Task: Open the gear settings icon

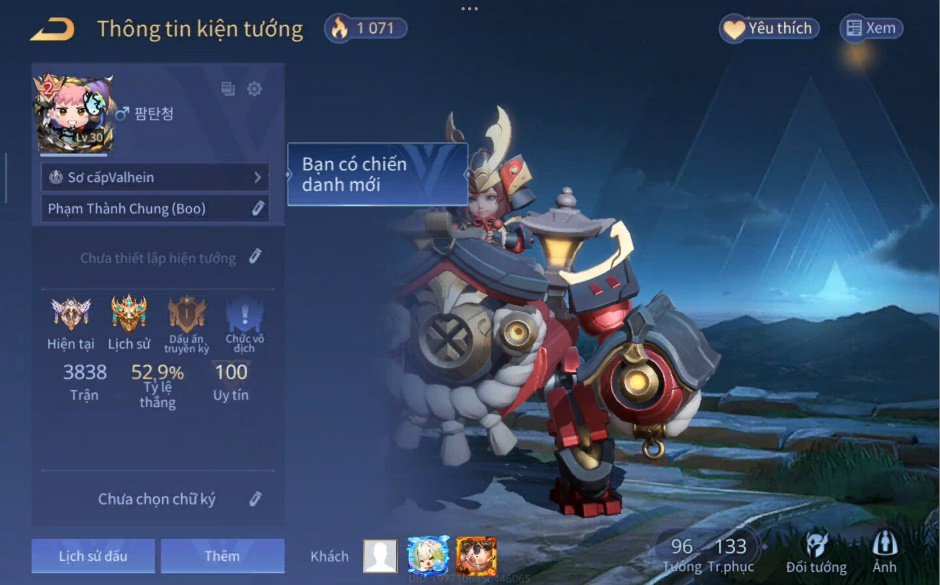Action: click(254, 89)
